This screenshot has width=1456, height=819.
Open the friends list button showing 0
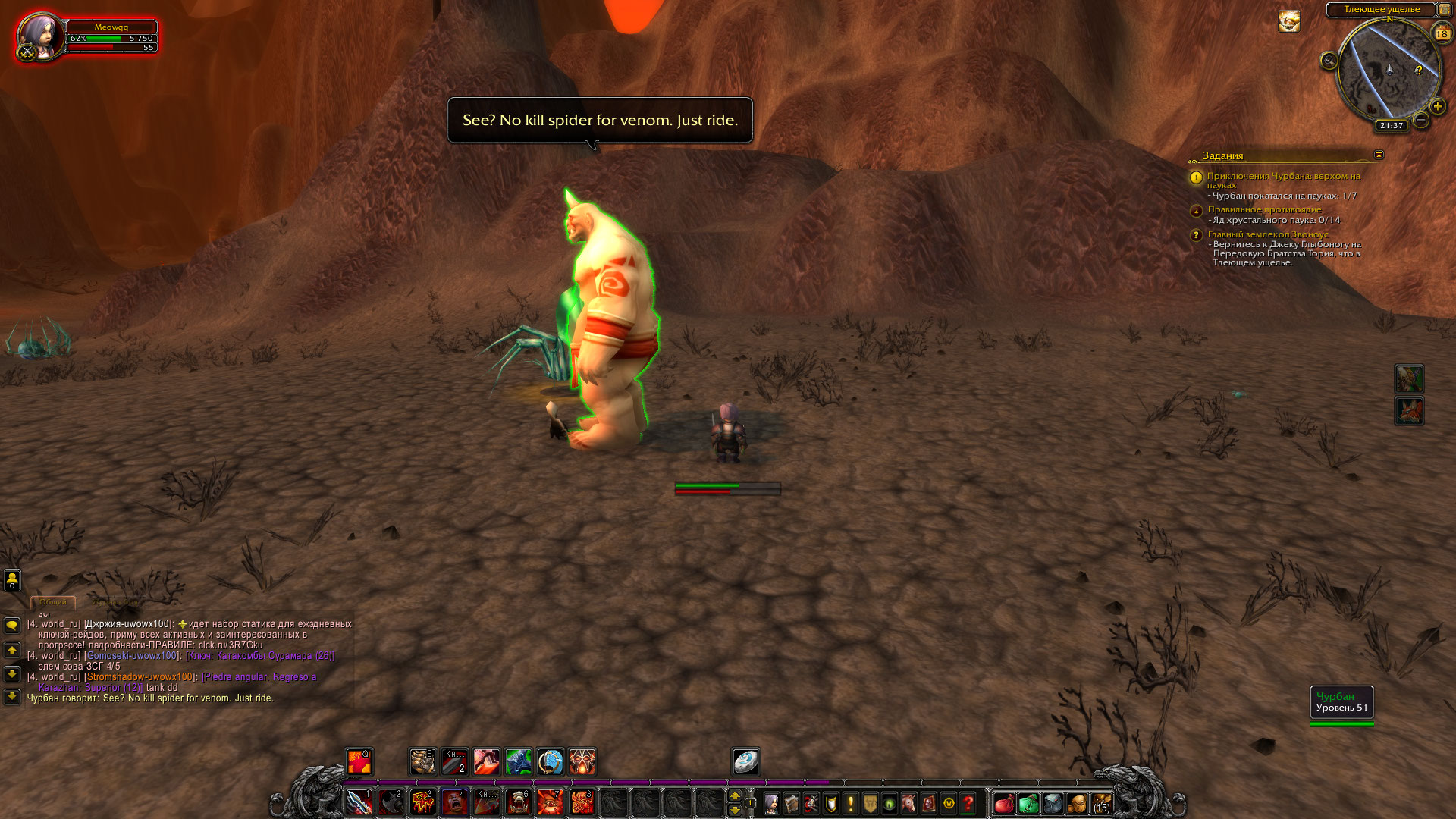click(x=12, y=580)
